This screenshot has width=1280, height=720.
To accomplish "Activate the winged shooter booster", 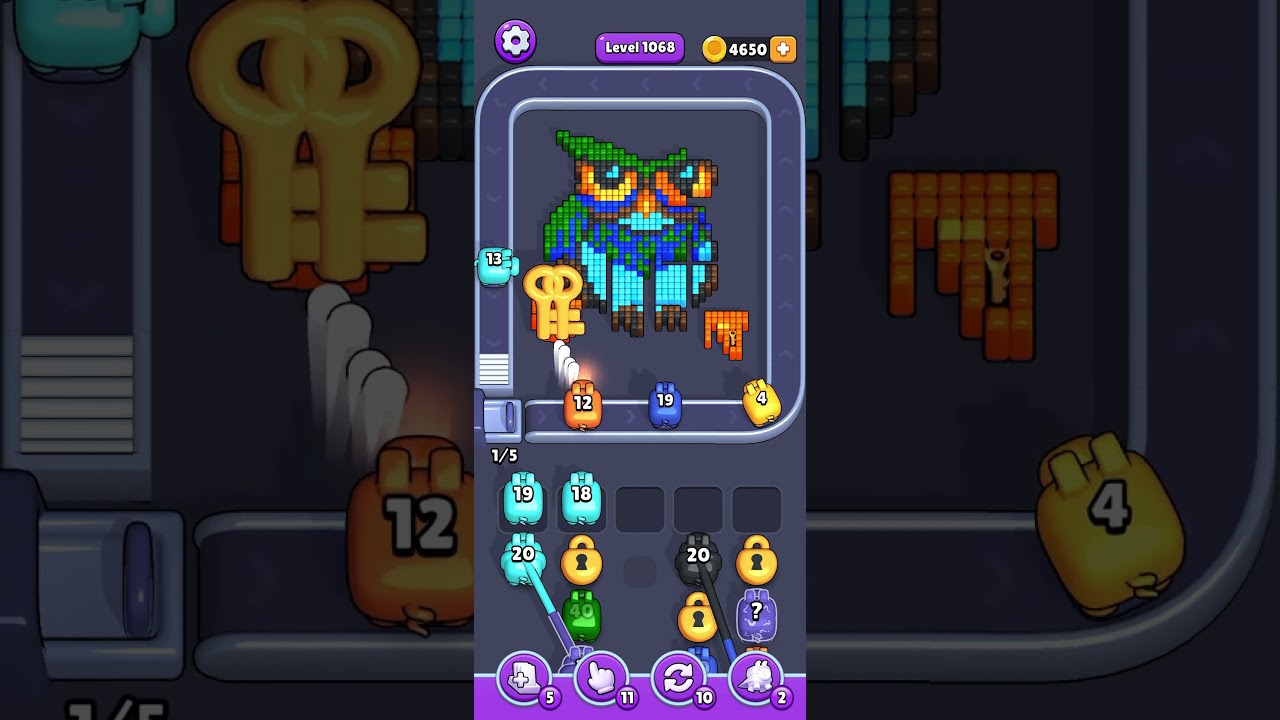I will pyautogui.click(x=756, y=679).
